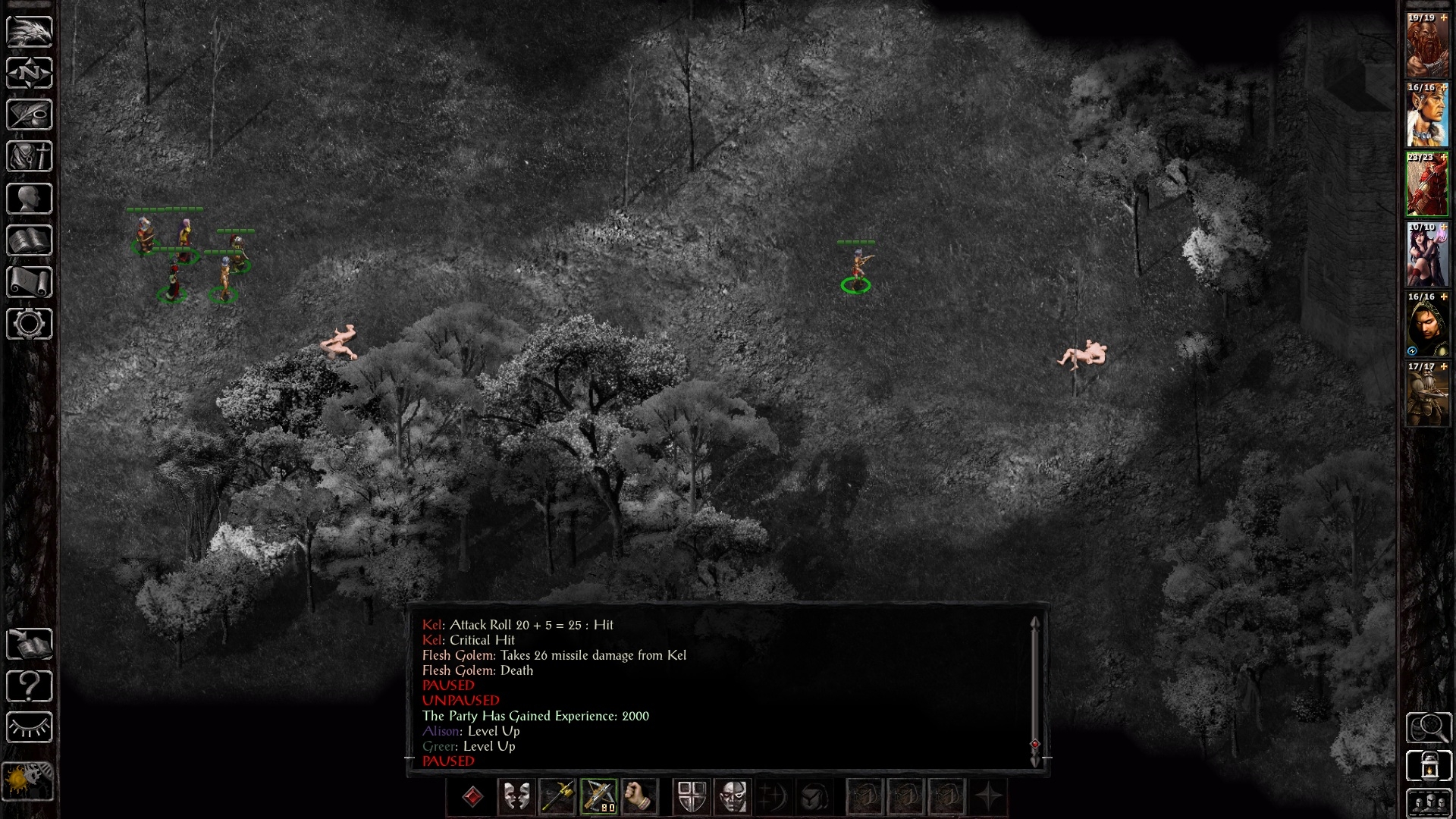
Task: Open the mage spellbook button
Action: [x=30, y=240]
